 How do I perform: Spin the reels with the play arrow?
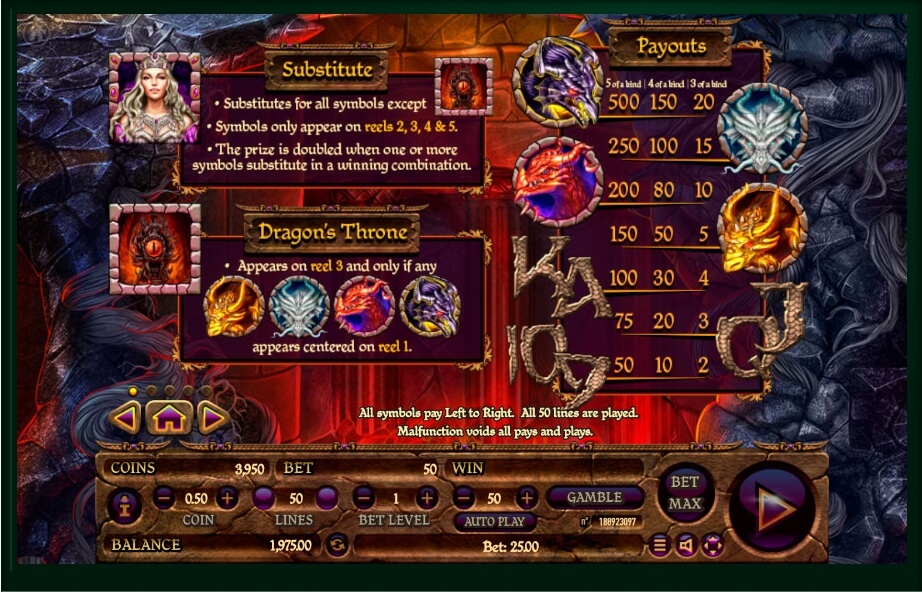pyautogui.click(x=773, y=506)
